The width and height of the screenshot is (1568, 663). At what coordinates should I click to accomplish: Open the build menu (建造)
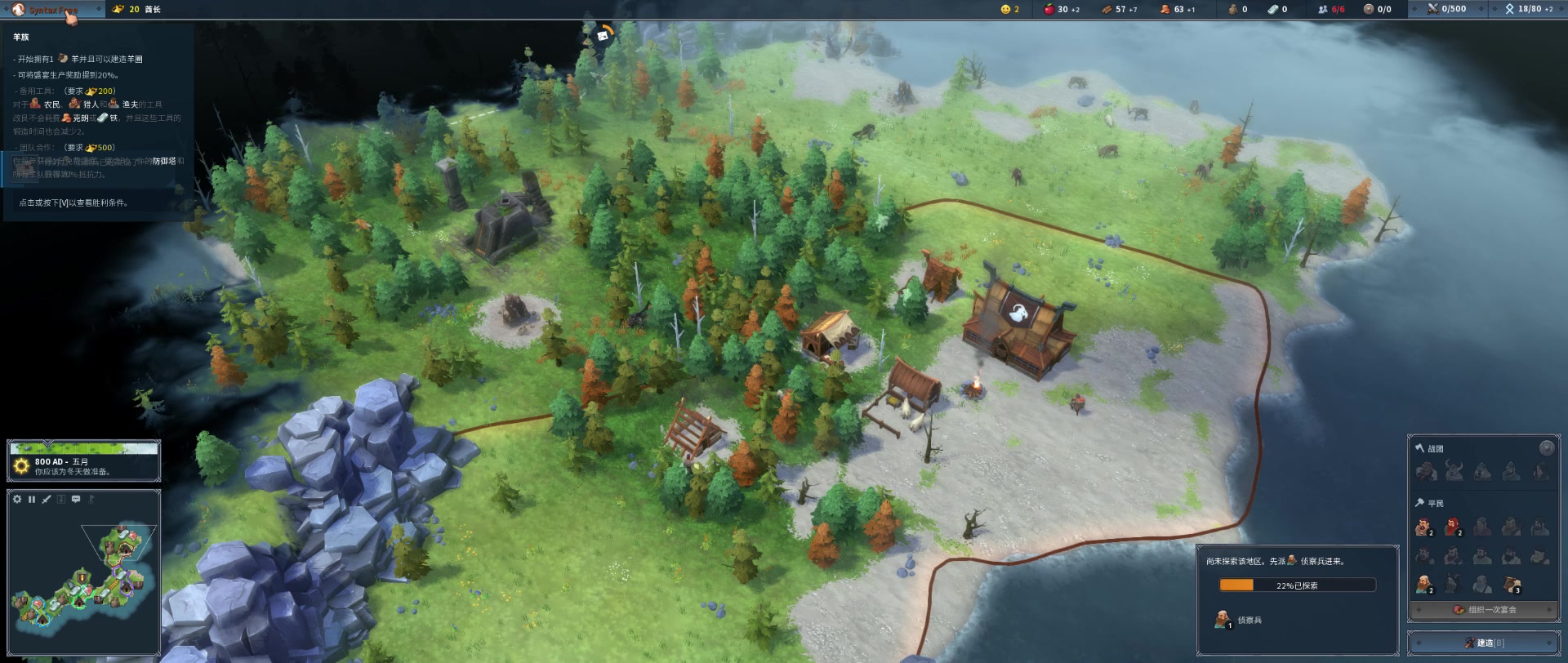tap(1484, 643)
